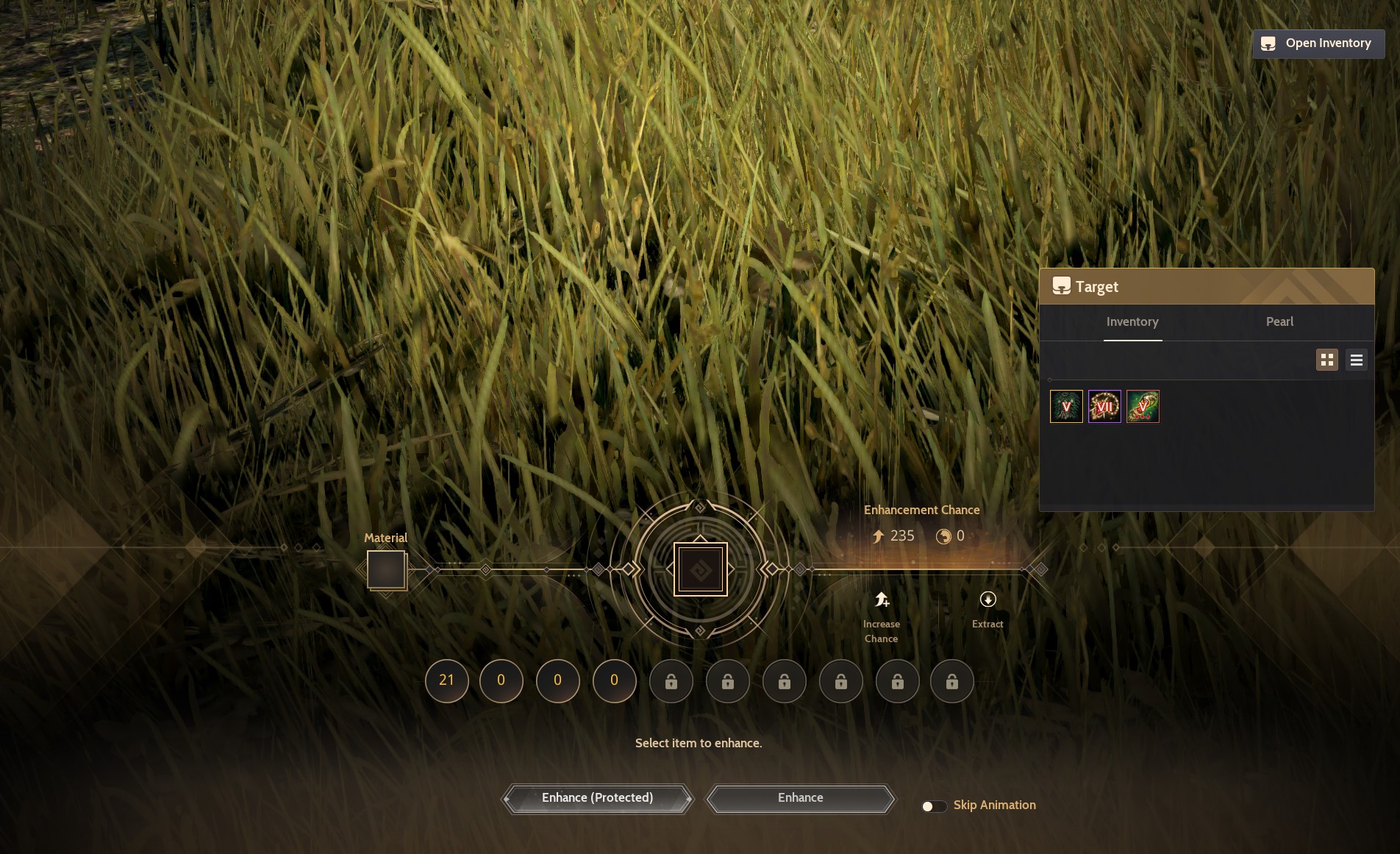Start Enhance (Protected)
1400x854 pixels.
pyautogui.click(x=597, y=798)
